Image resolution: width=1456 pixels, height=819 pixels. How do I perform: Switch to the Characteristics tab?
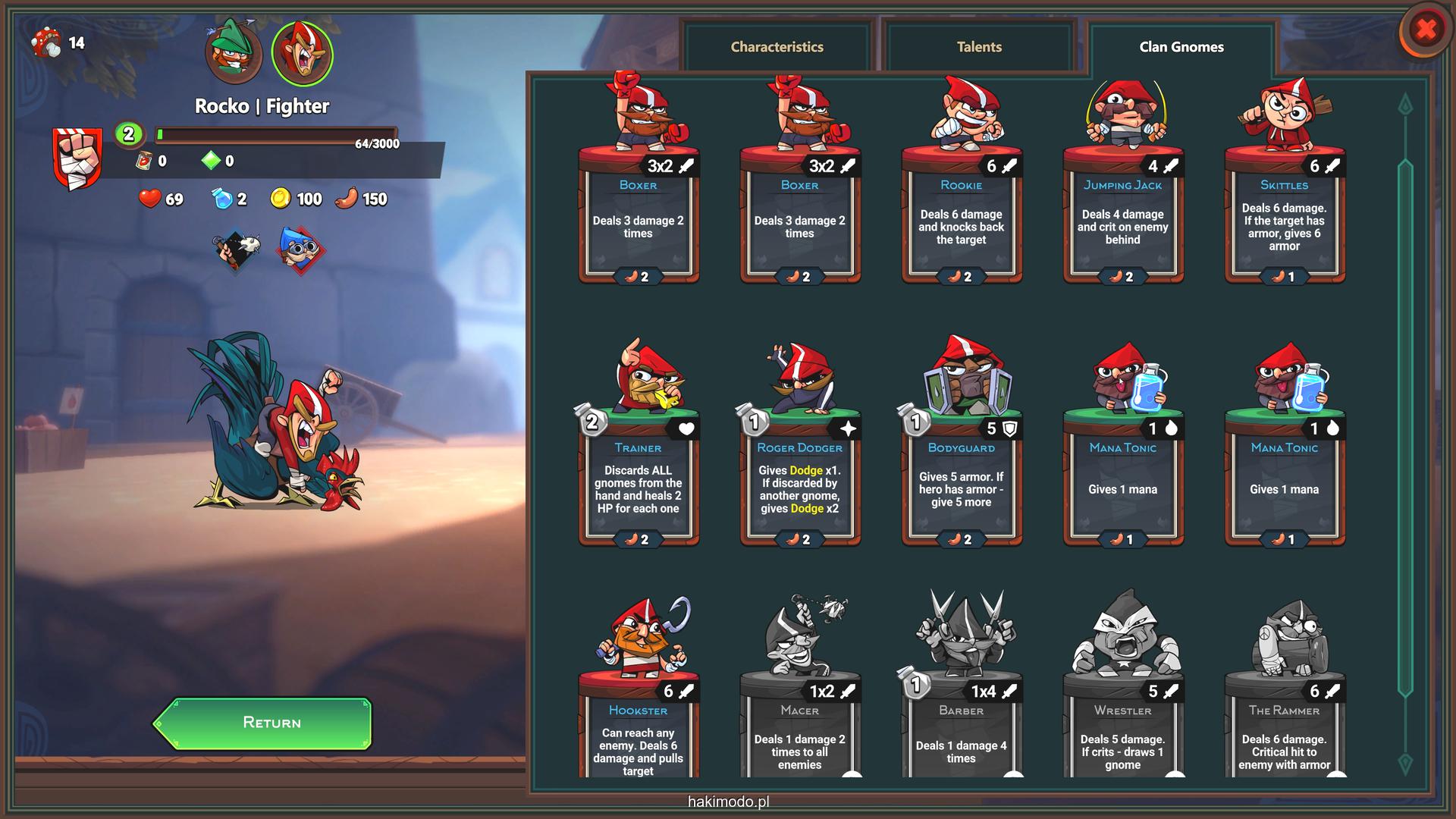tap(777, 47)
